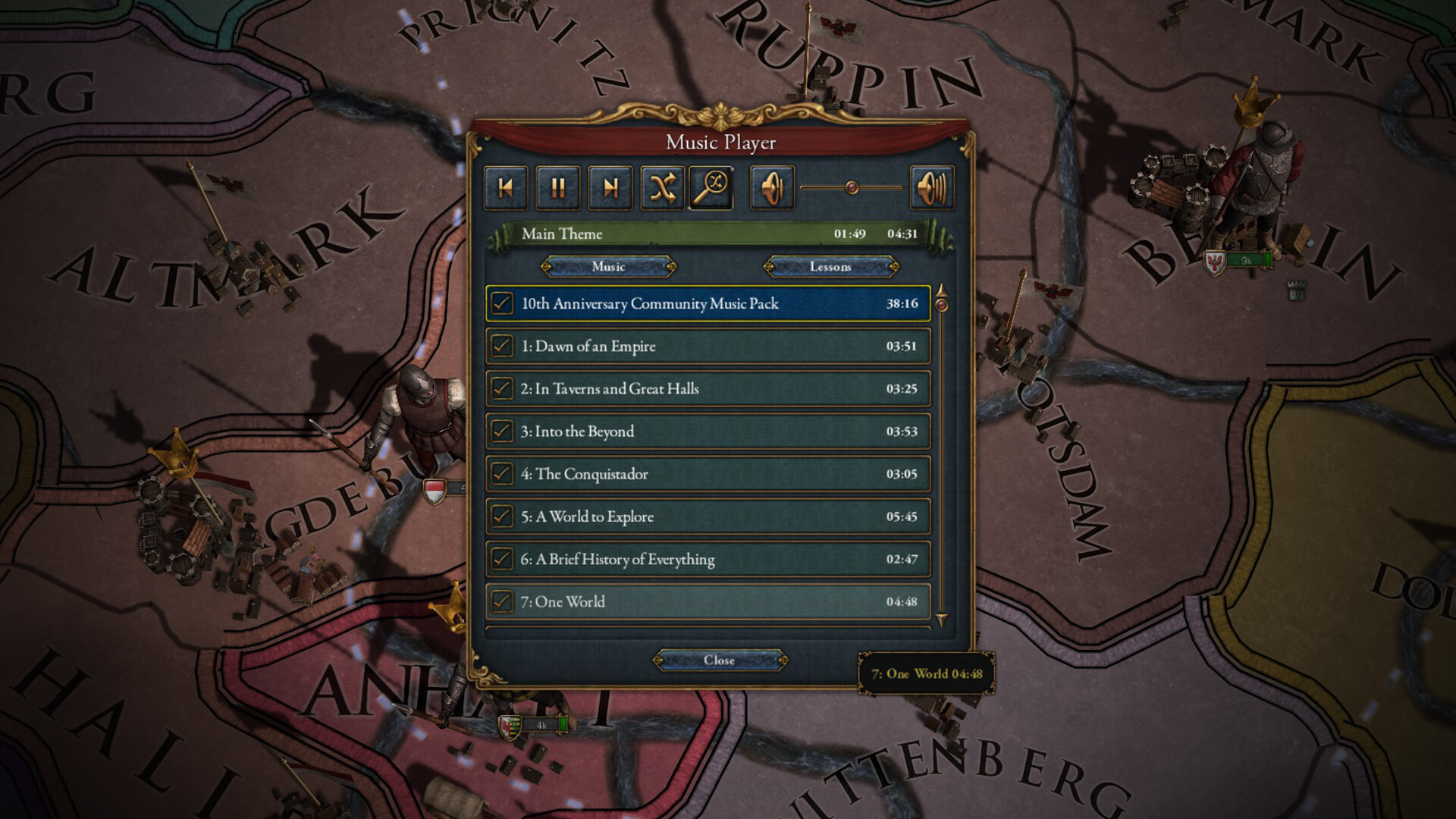Select the magnifier icon in the player toolbar
The height and width of the screenshot is (819, 1456).
(712, 188)
